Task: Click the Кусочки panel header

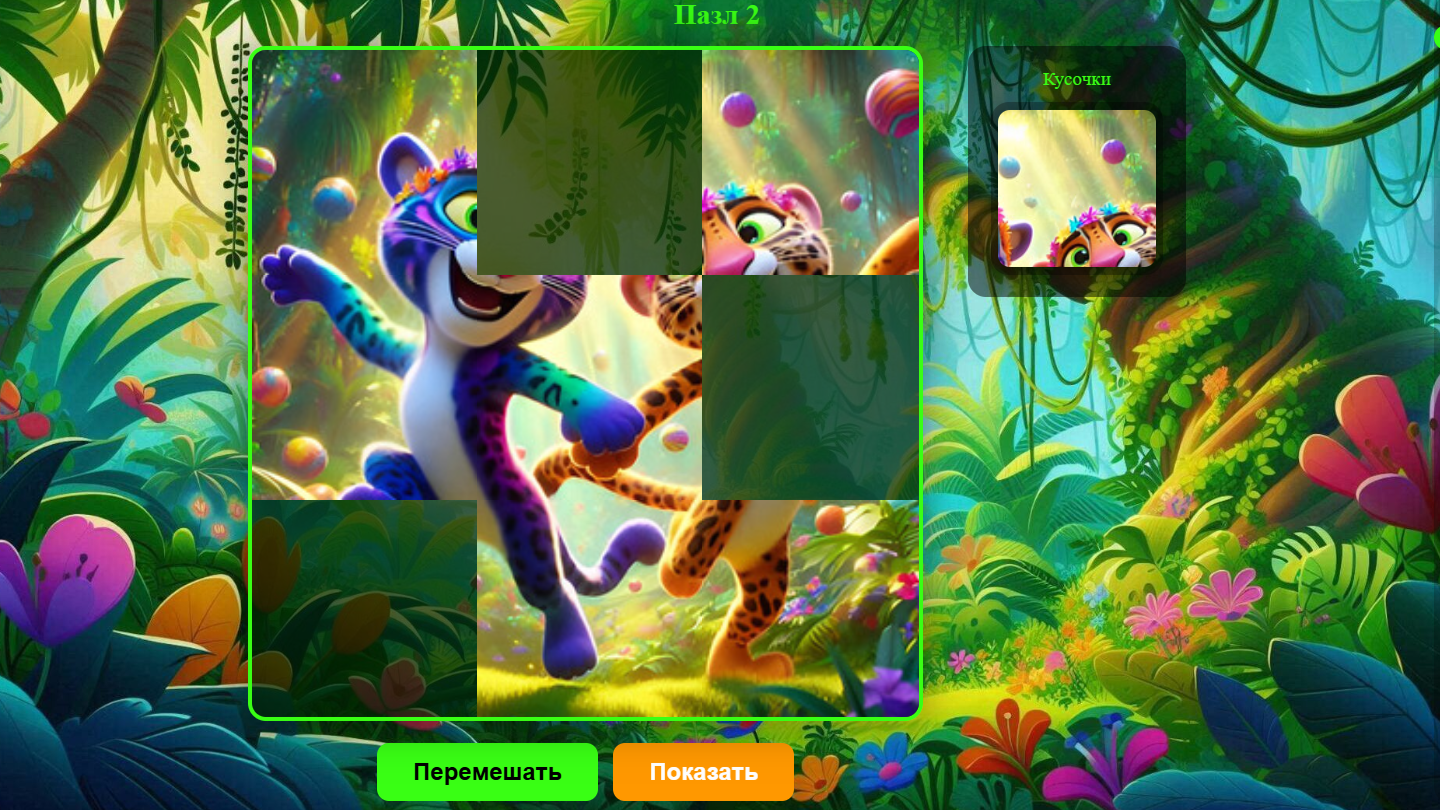Action: tap(1076, 79)
